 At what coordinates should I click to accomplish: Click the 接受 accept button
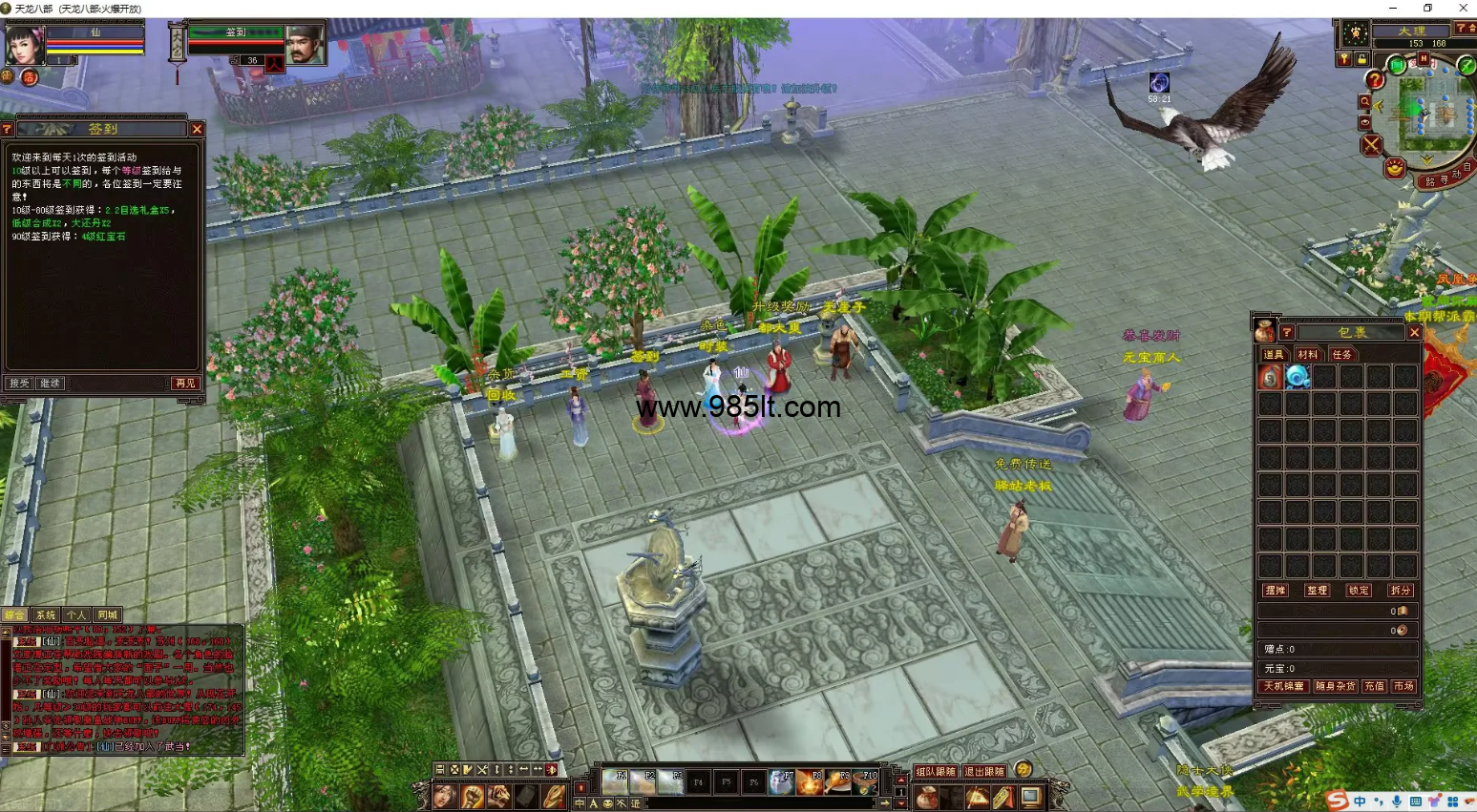point(19,384)
